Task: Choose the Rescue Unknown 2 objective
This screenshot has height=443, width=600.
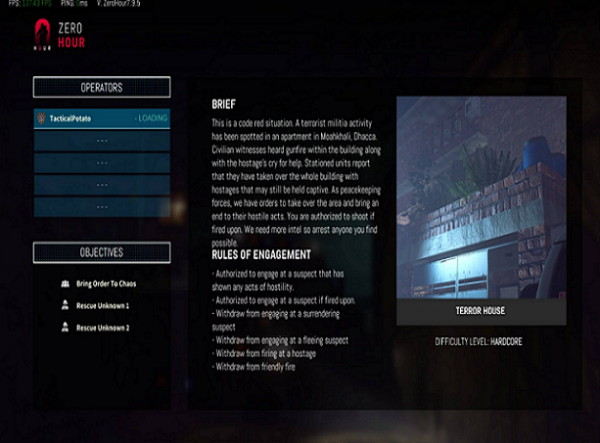Action: (102, 328)
